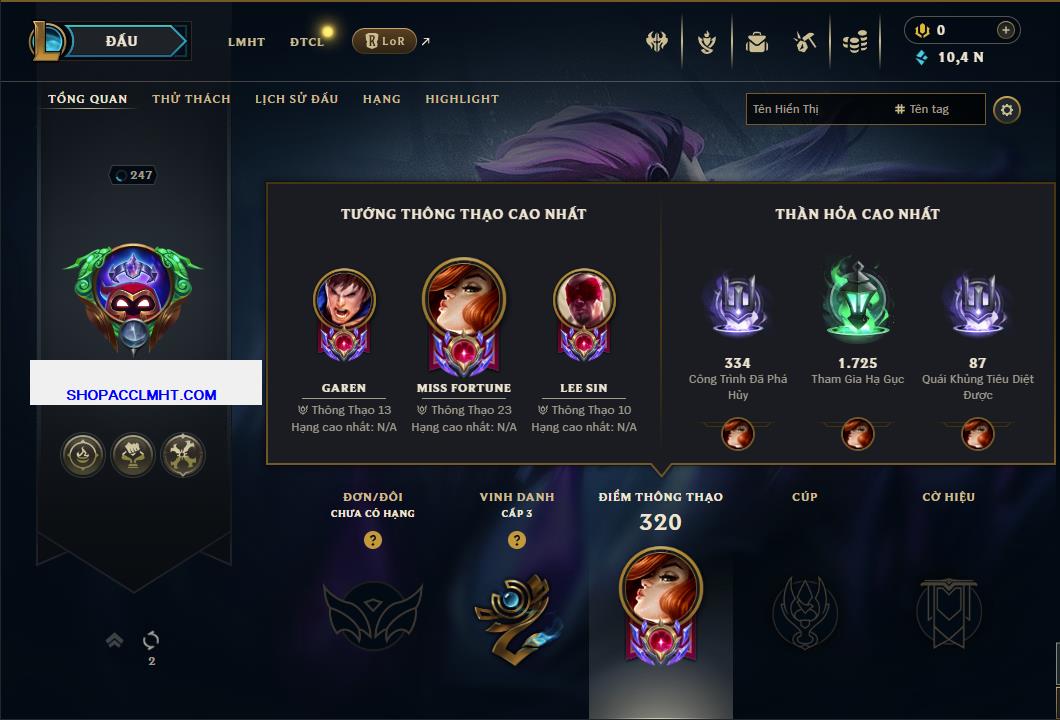Switch to the THỬ THÁCH tab
This screenshot has height=720, width=1060.
(x=191, y=99)
